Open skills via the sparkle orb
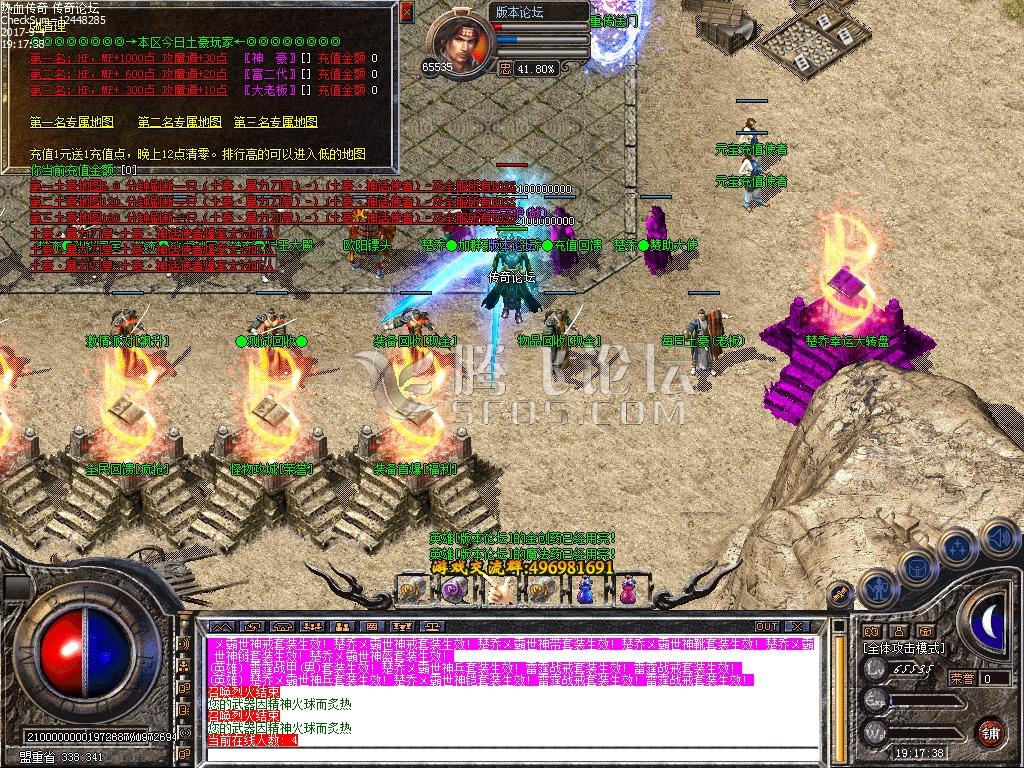Viewport: 1024px width, 768px height. pyautogui.click(x=957, y=548)
